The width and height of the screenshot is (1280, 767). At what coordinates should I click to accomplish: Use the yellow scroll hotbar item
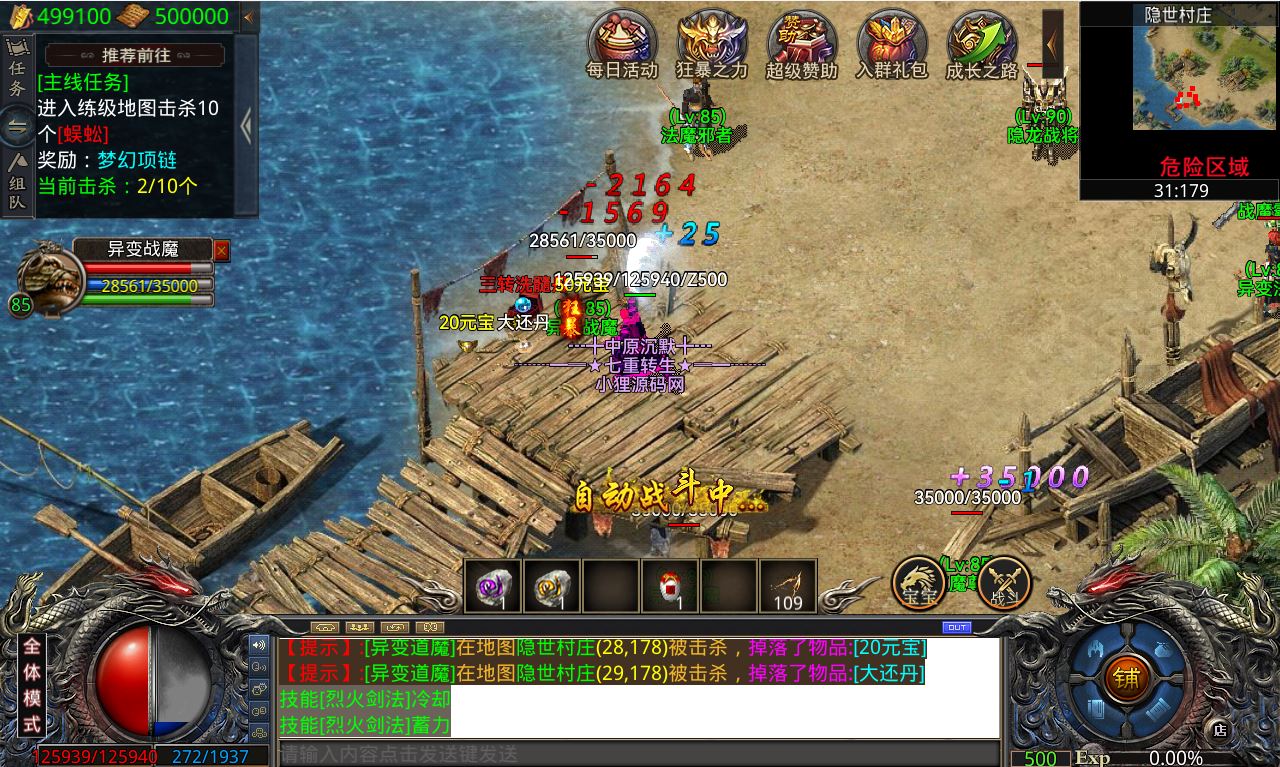(x=551, y=586)
